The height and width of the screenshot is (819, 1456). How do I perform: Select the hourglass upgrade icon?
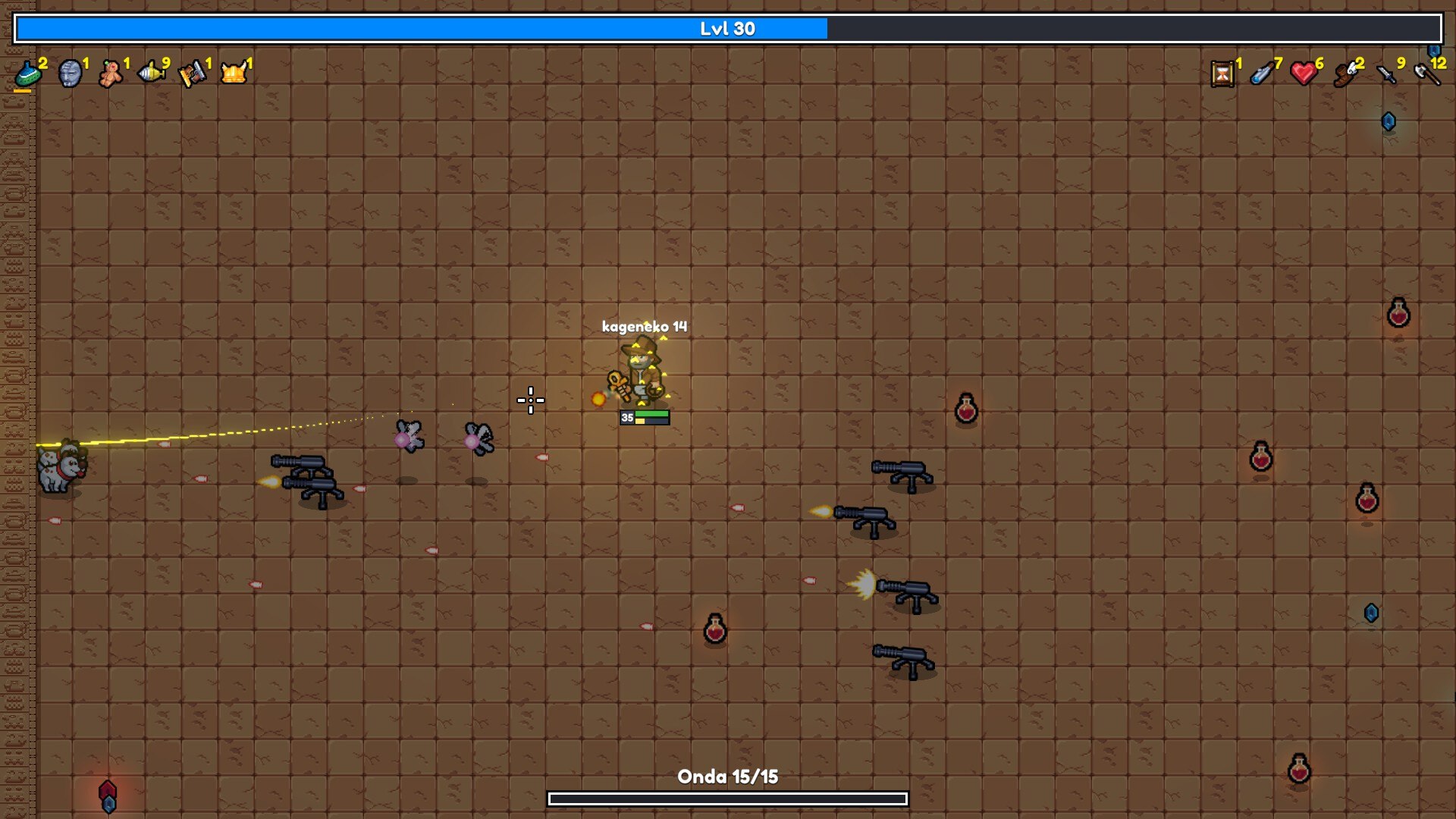(x=1222, y=74)
